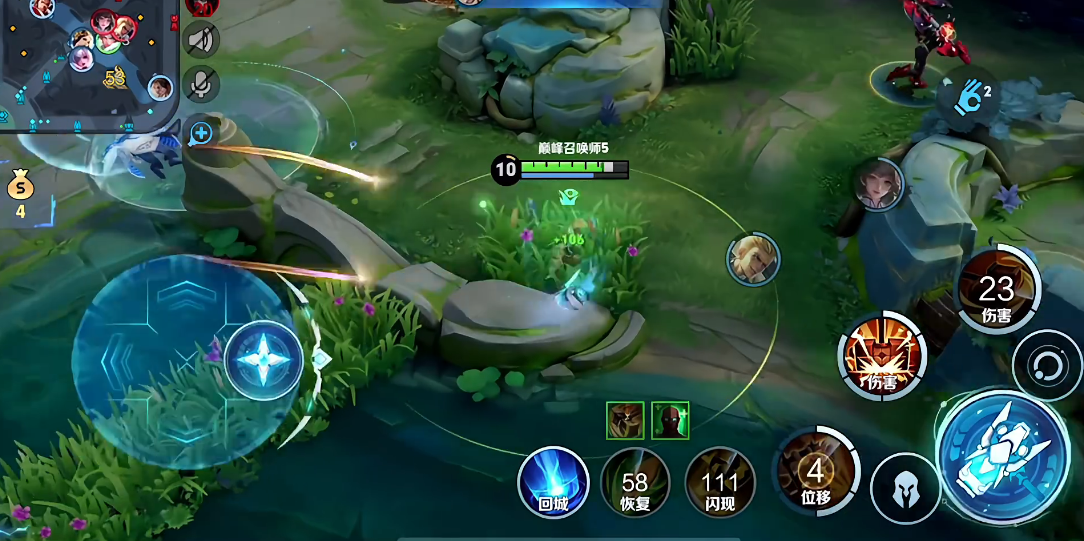Tap the helmet target button

pyautogui.click(x=904, y=488)
